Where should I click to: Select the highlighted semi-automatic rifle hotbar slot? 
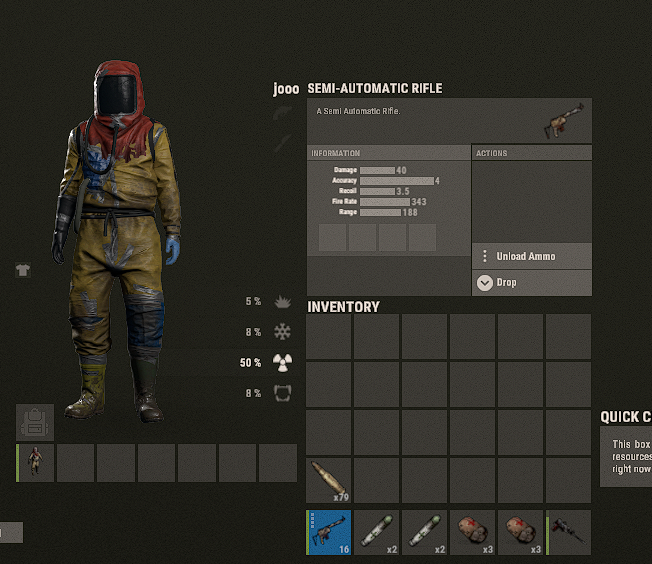click(x=329, y=532)
